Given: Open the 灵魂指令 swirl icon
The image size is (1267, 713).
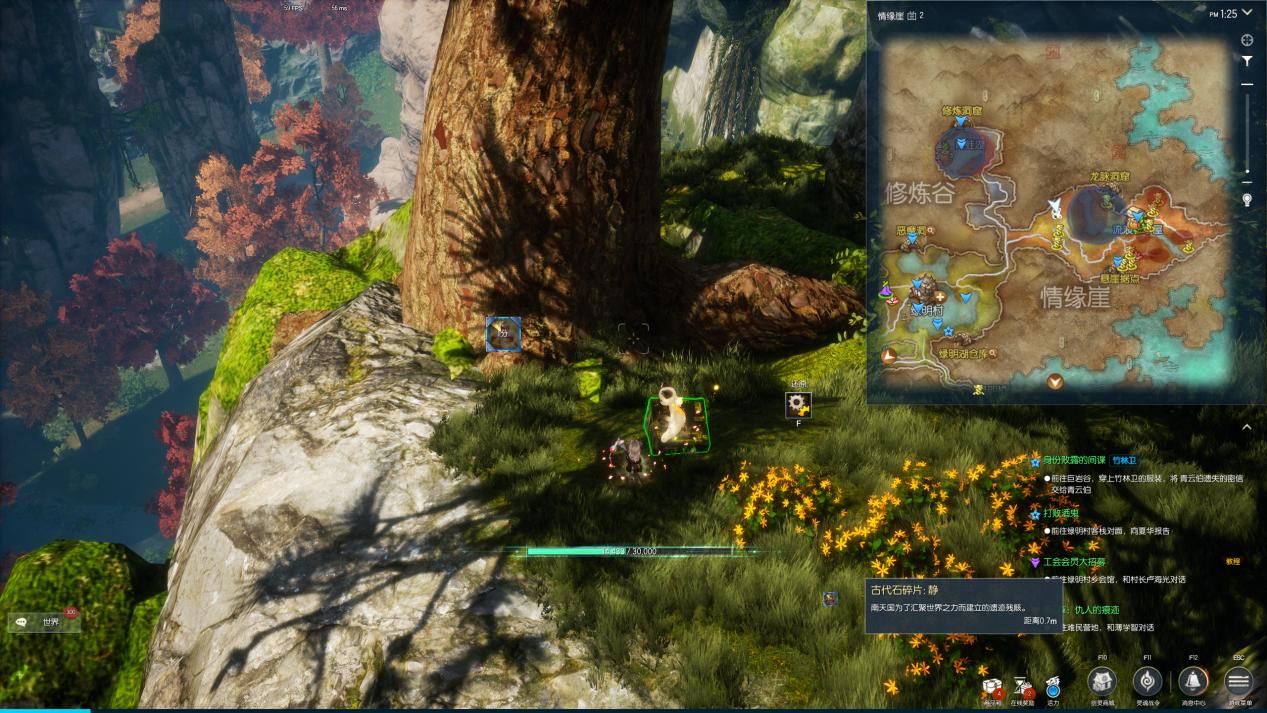Looking at the screenshot, I should (x=1147, y=682).
